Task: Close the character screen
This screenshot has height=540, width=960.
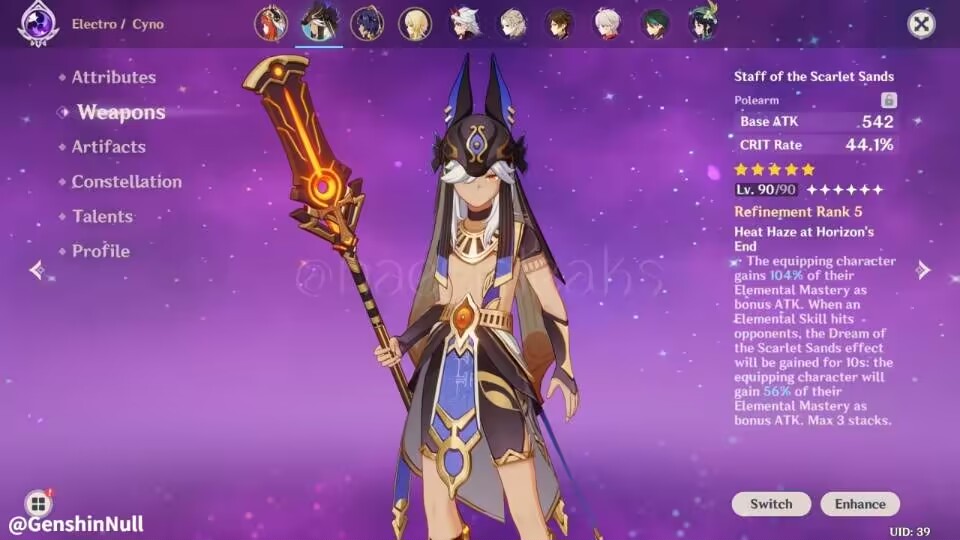Action: [x=921, y=24]
